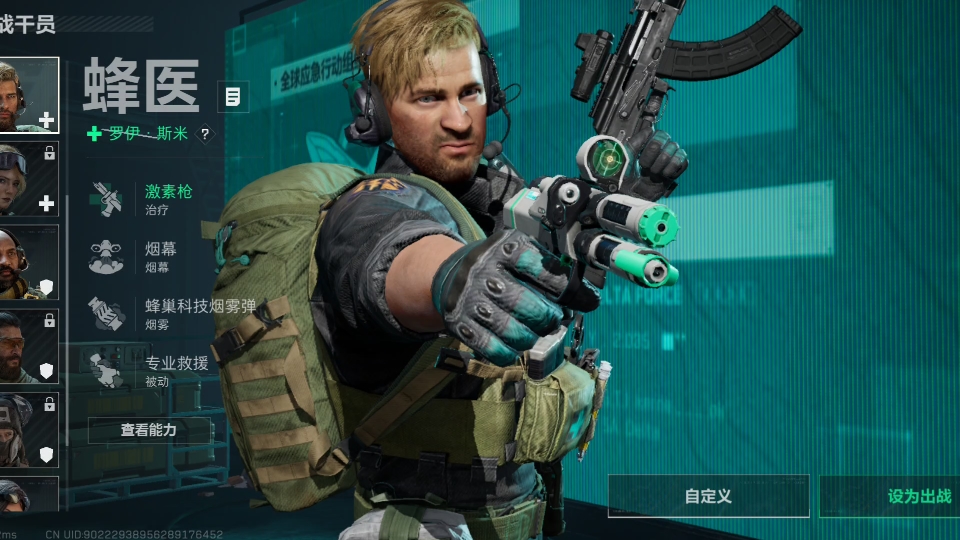The width and height of the screenshot is (960, 540).
Task: Open the document icon beside 蜂医
Action: click(x=233, y=96)
